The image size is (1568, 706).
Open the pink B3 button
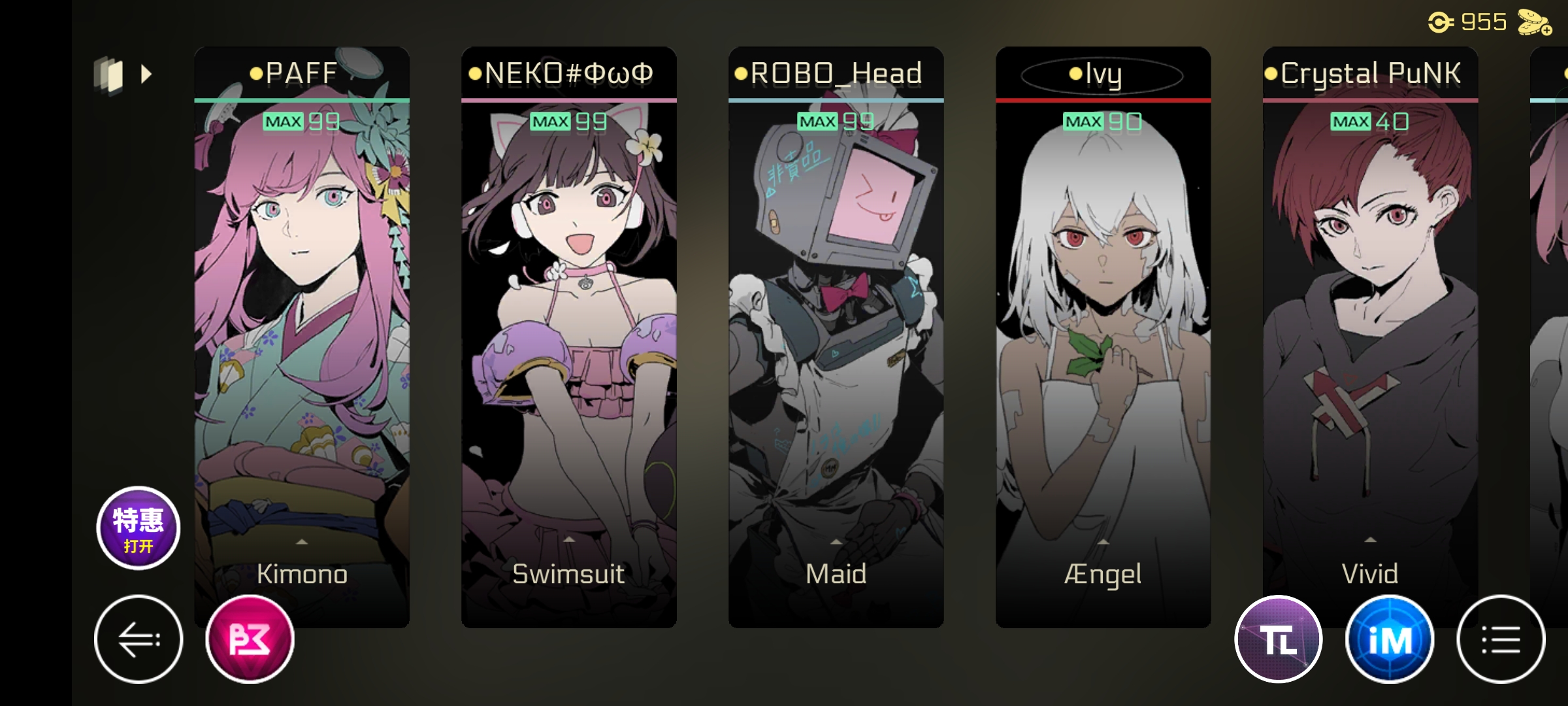pos(250,639)
